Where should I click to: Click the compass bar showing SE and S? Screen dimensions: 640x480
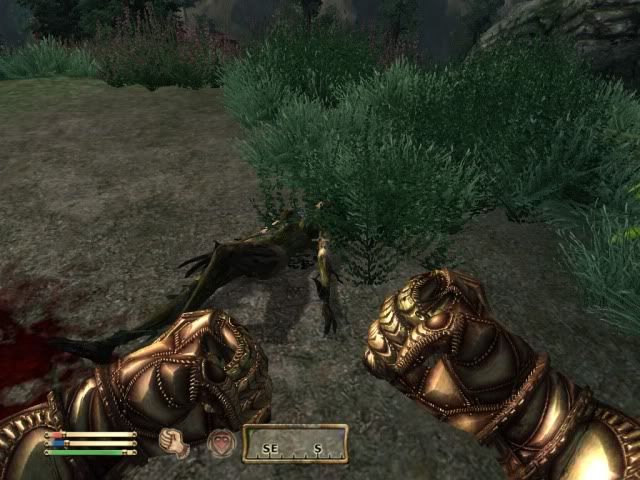pyautogui.click(x=295, y=444)
